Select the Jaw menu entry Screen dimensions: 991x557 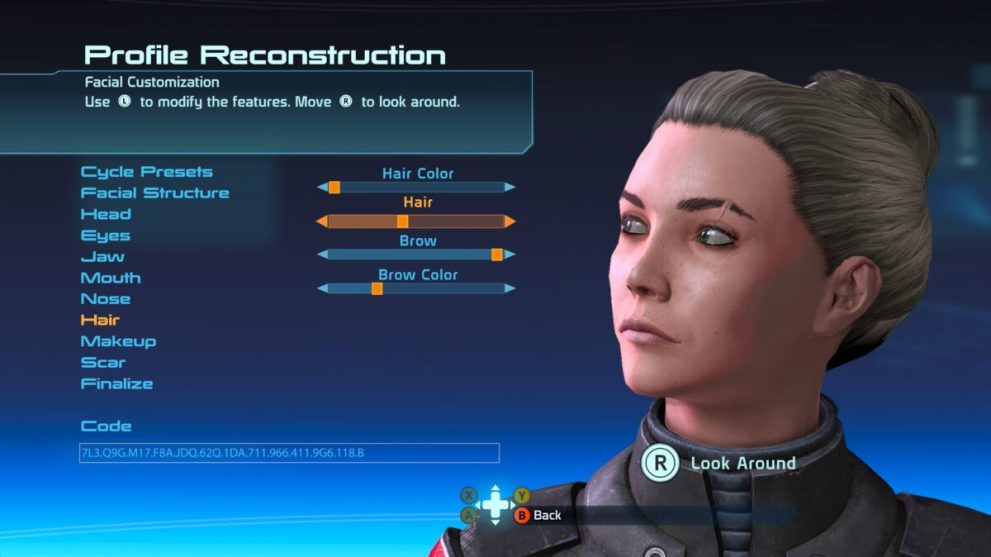tap(103, 257)
